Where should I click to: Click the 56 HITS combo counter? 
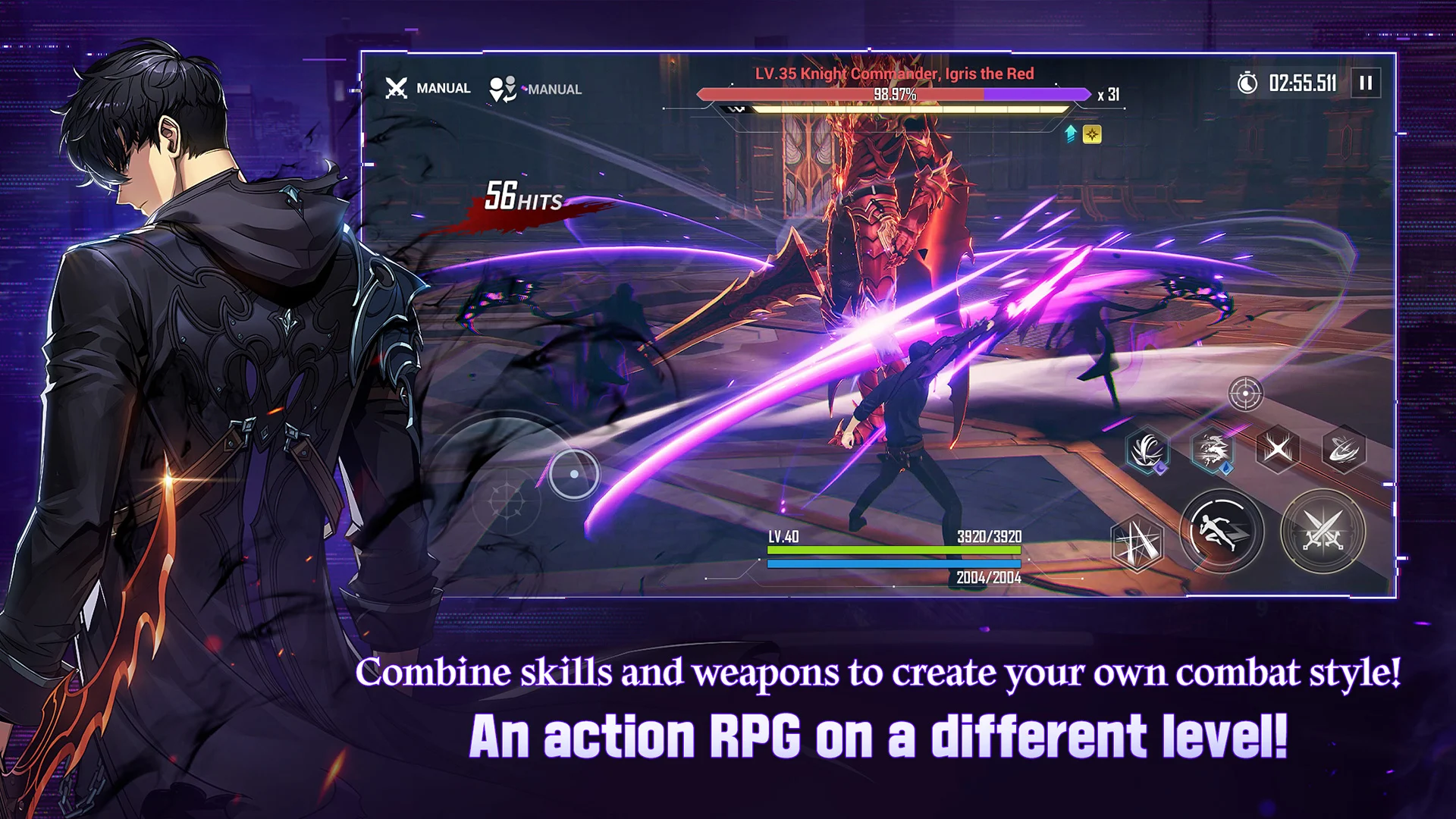pyautogui.click(x=523, y=199)
